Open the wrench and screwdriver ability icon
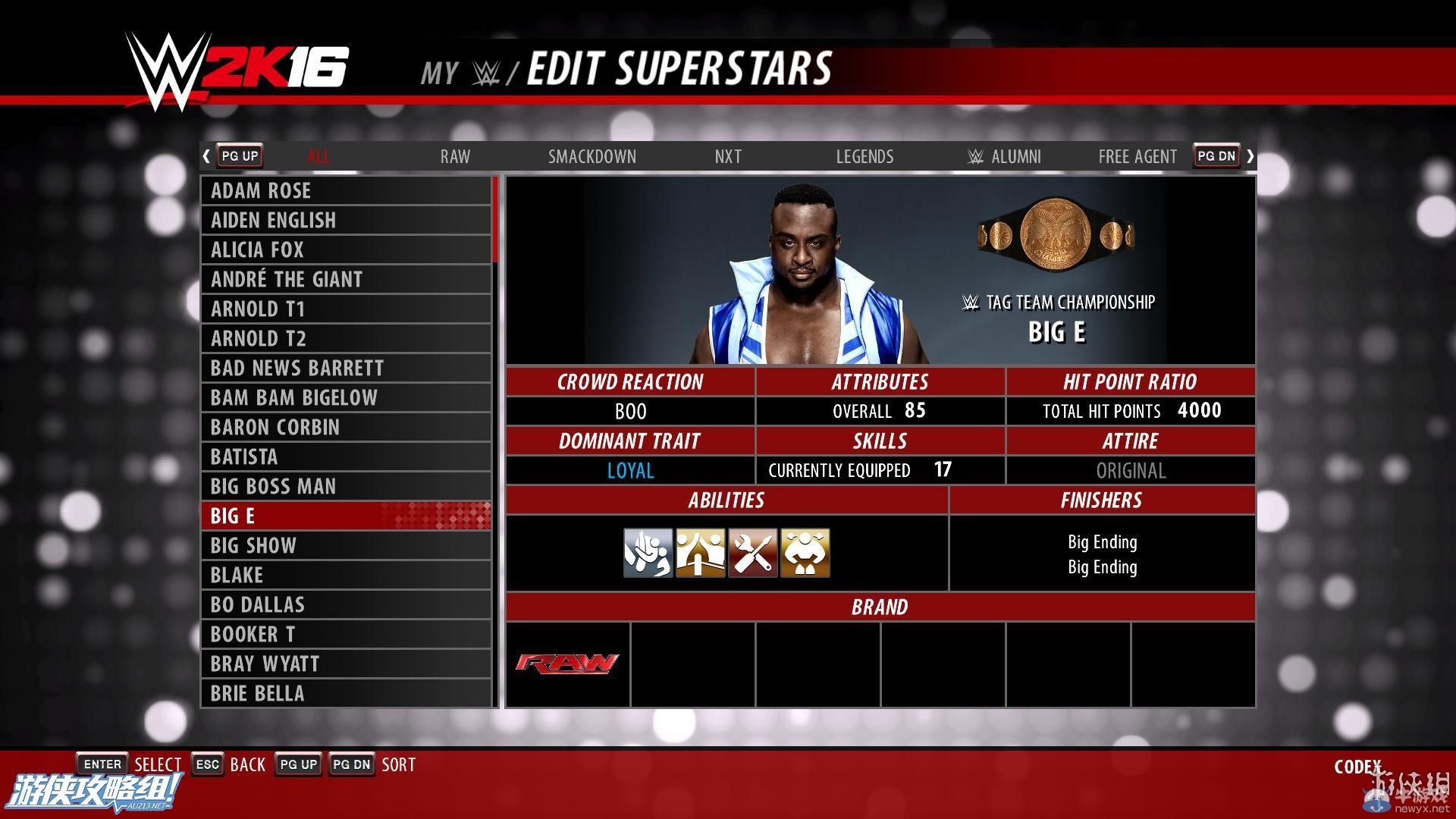Image resolution: width=1456 pixels, height=819 pixels. 752,553
